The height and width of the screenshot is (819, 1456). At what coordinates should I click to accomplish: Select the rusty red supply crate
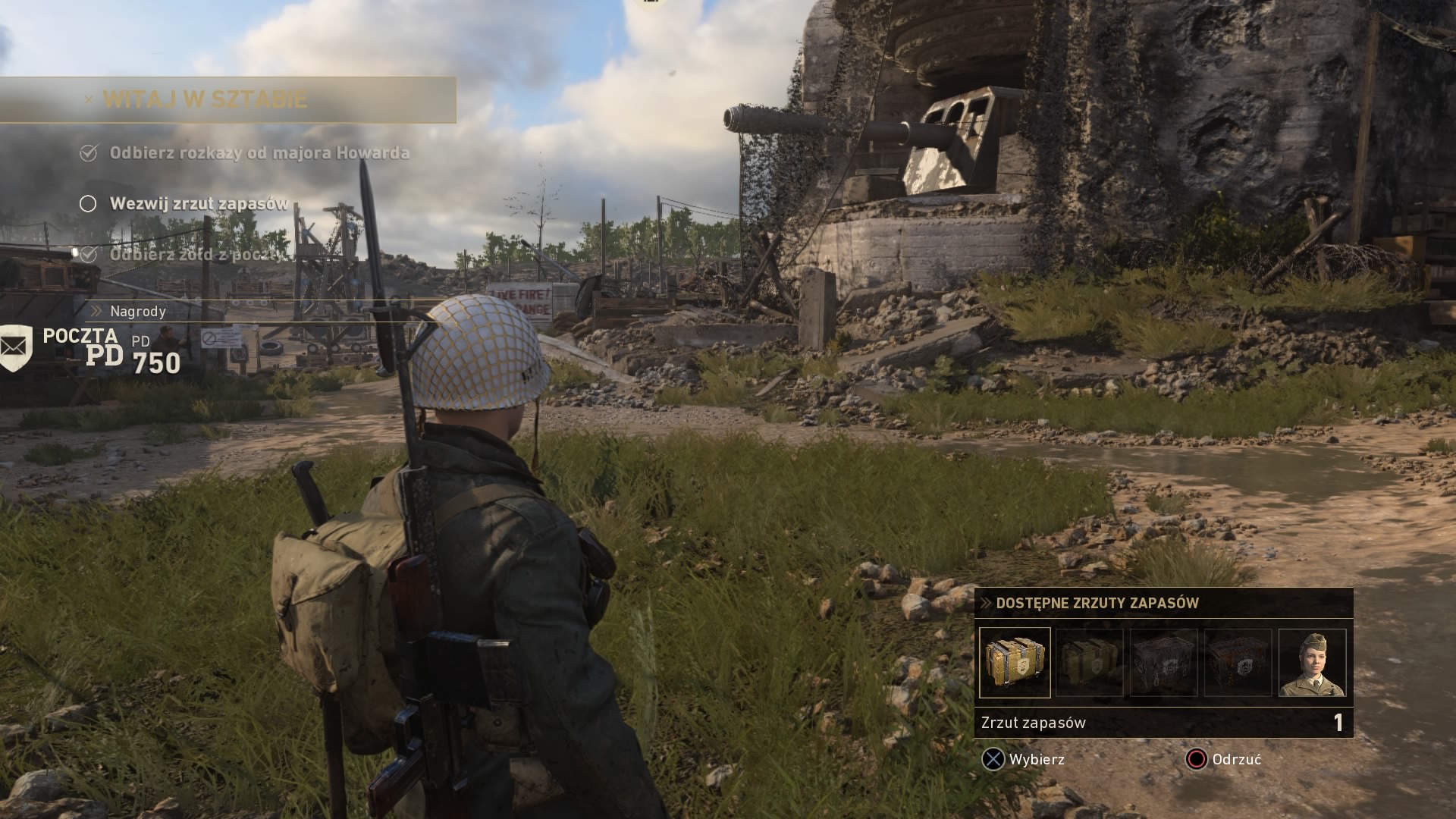coord(1238,662)
